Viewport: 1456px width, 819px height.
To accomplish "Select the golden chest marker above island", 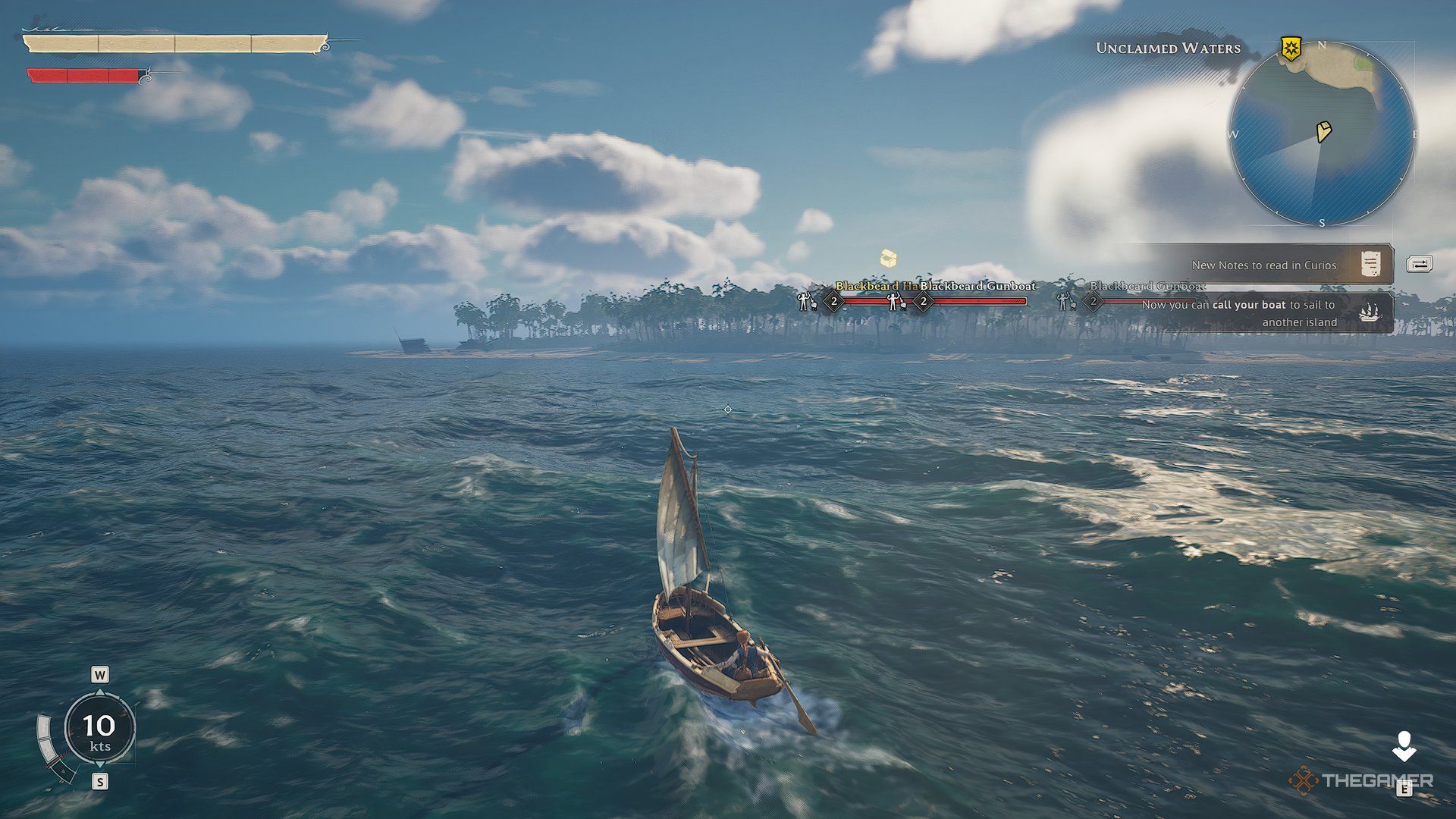I will tap(889, 259).
